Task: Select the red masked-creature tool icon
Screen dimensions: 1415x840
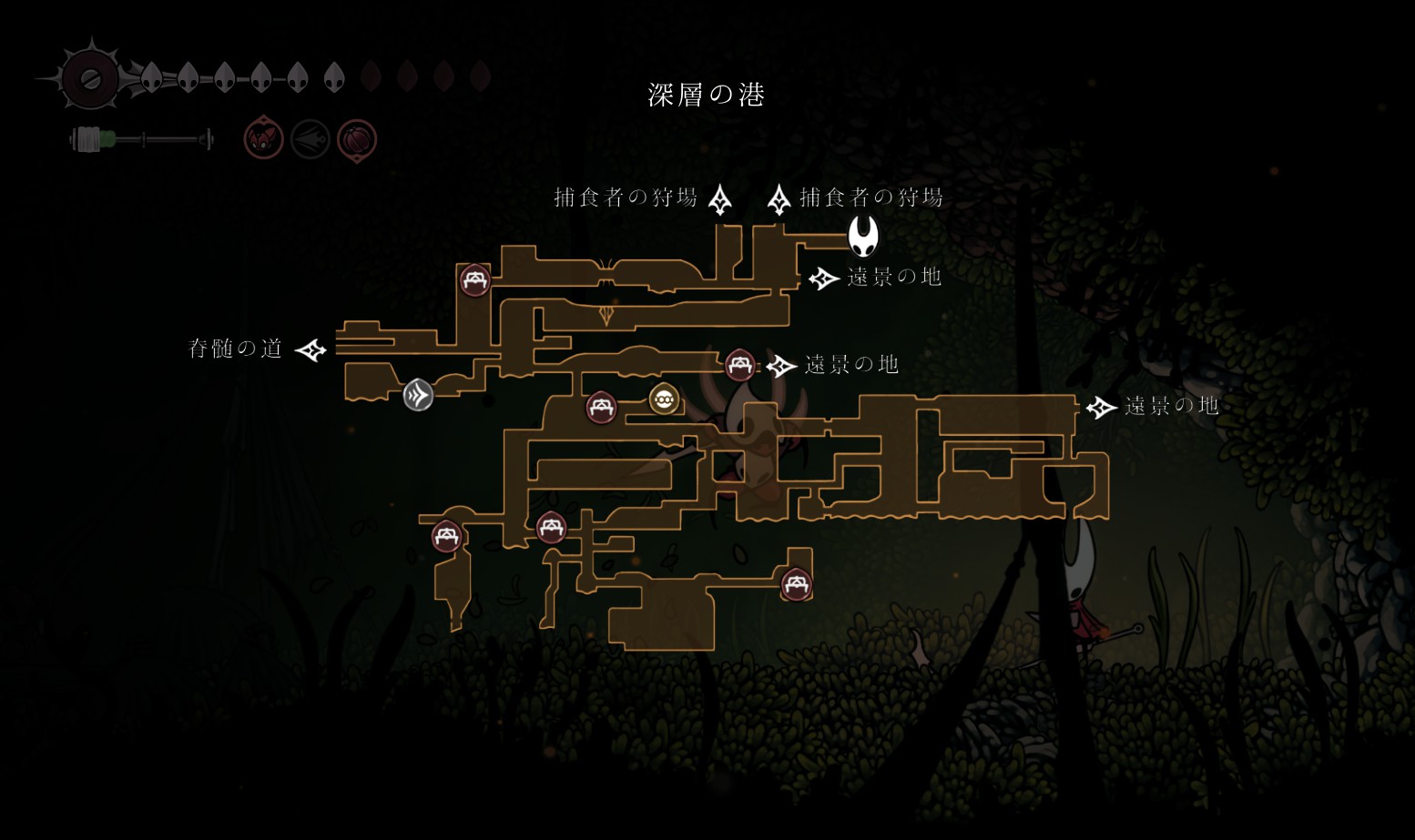Action: click(263, 139)
